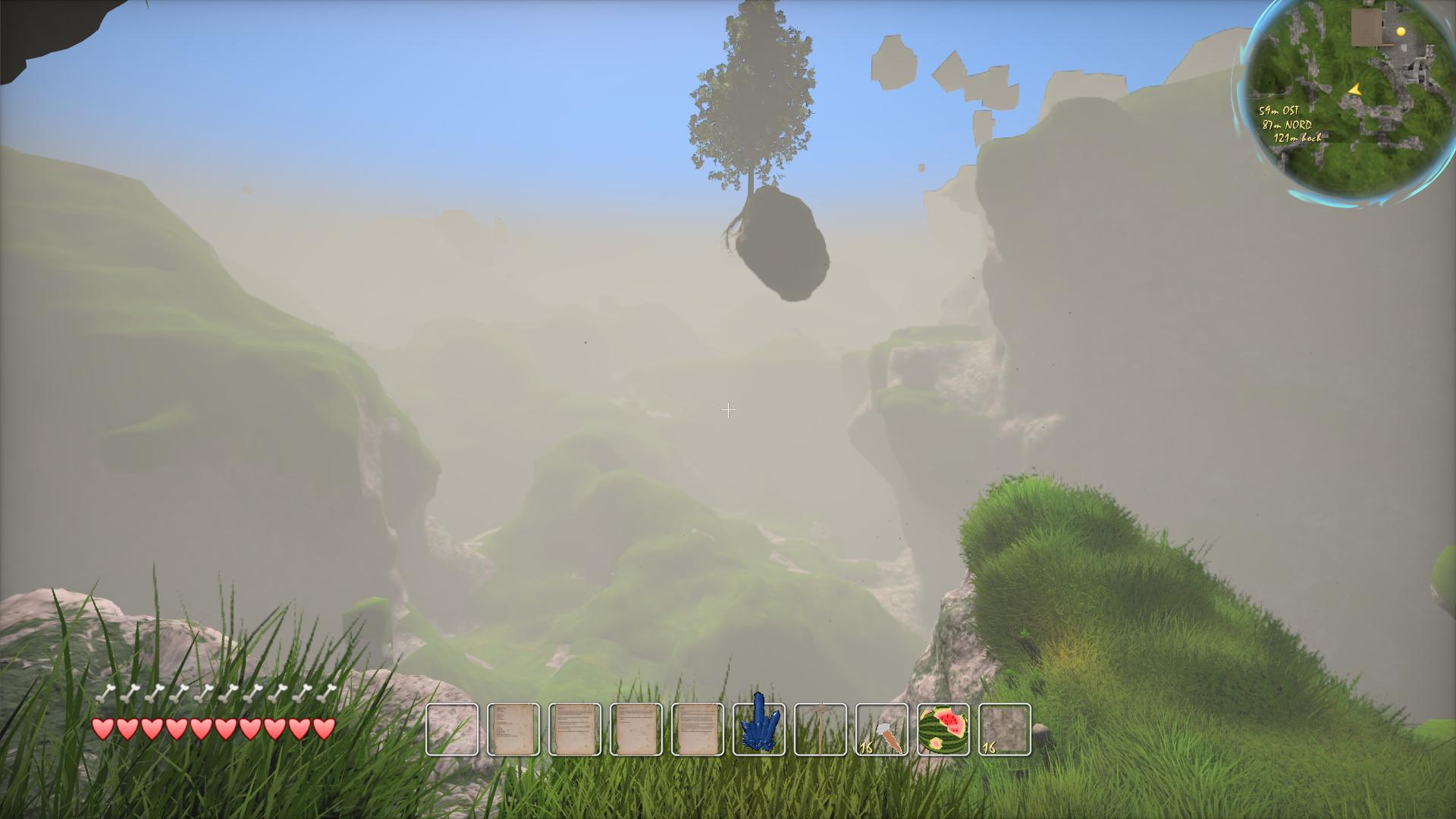Pick the stone block stack slot
The image size is (1456, 819).
[x=1005, y=730]
